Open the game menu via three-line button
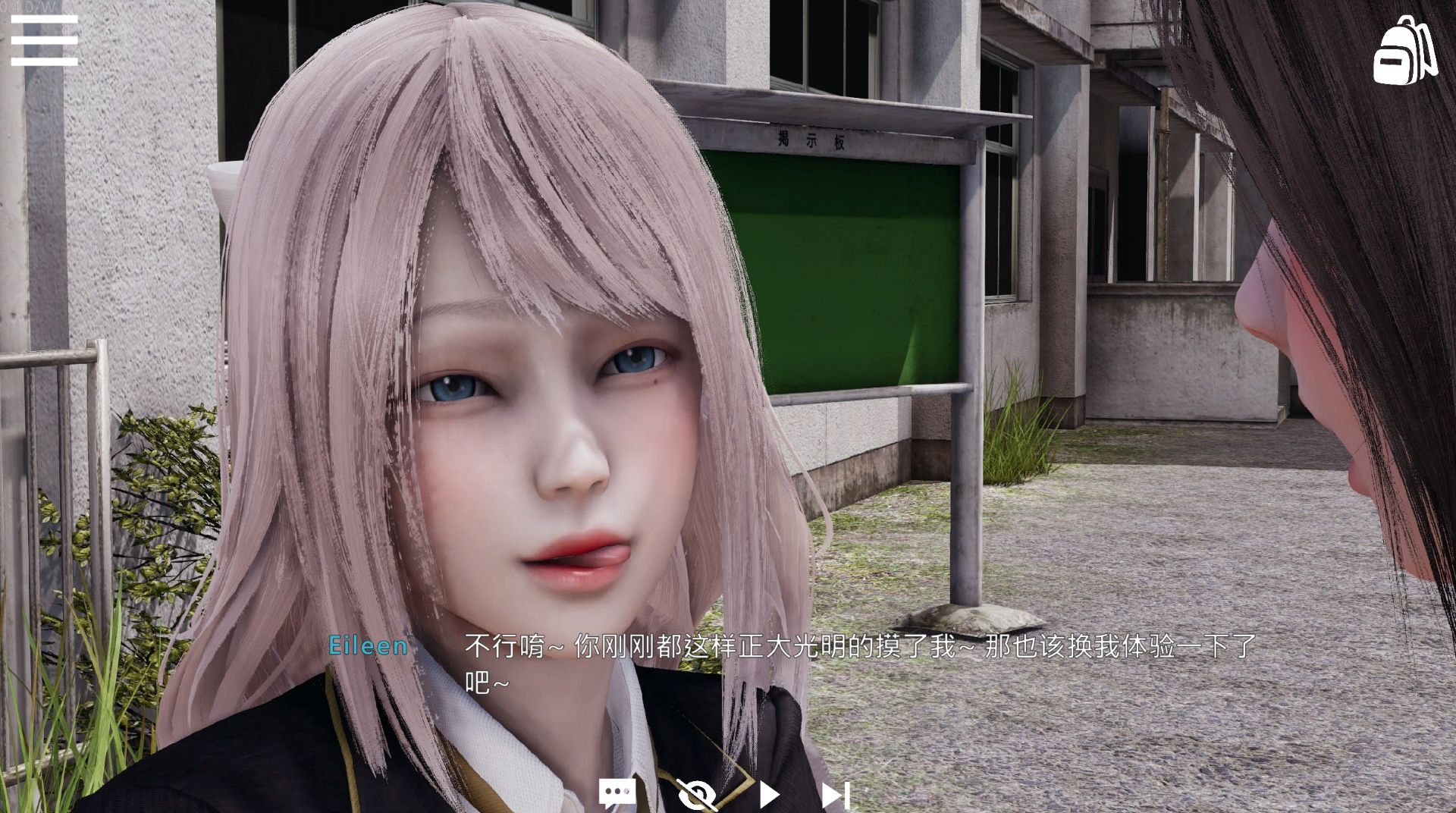 click(x=43, y=39)
